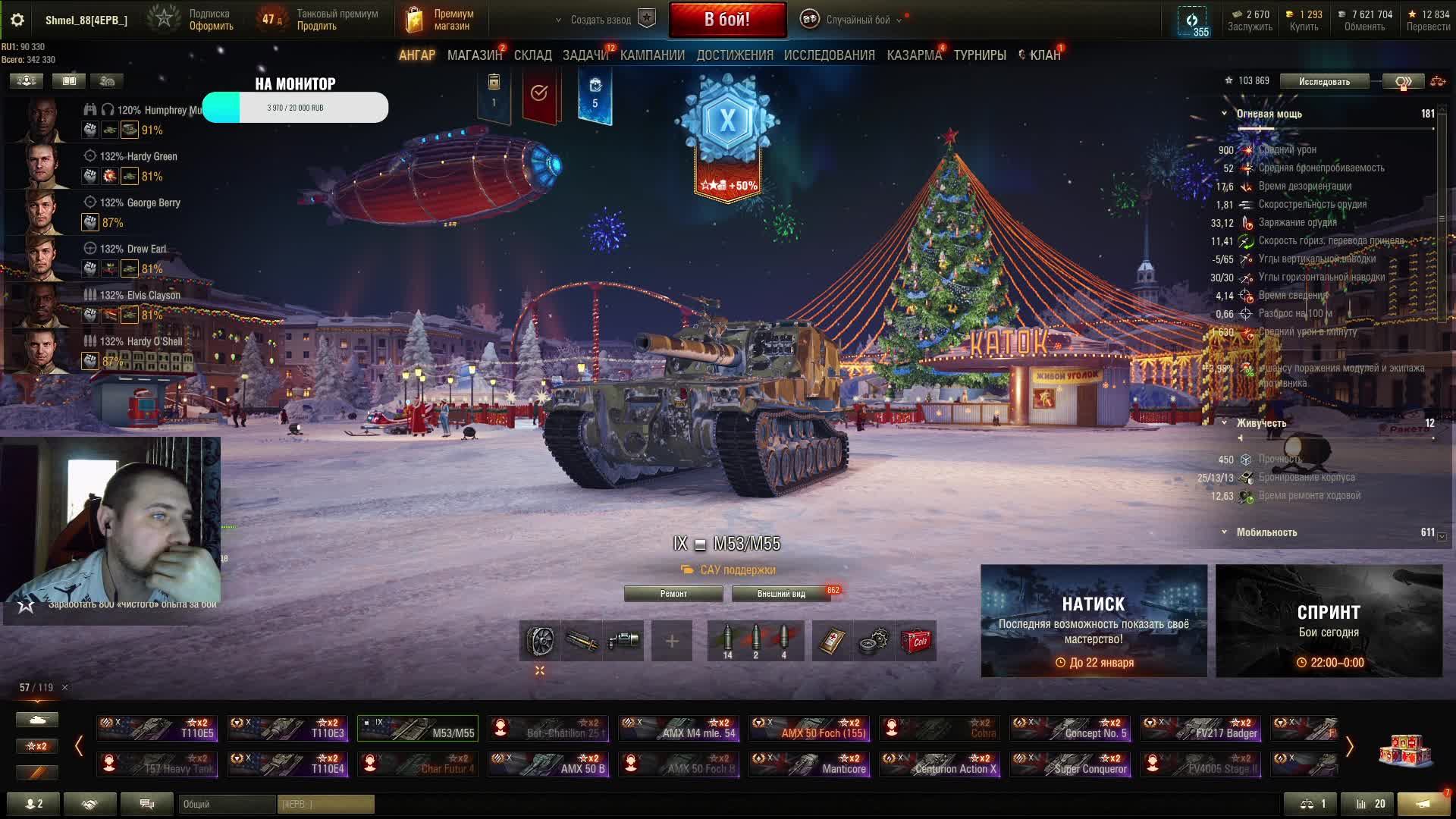Click the Ремонт button

pos(673,594)
